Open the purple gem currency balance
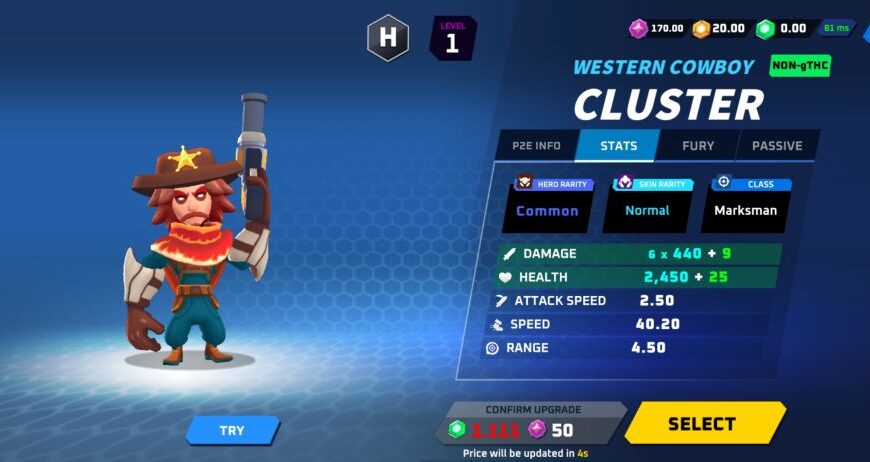This screenshot has height=462, width=870. coord(657,28)
